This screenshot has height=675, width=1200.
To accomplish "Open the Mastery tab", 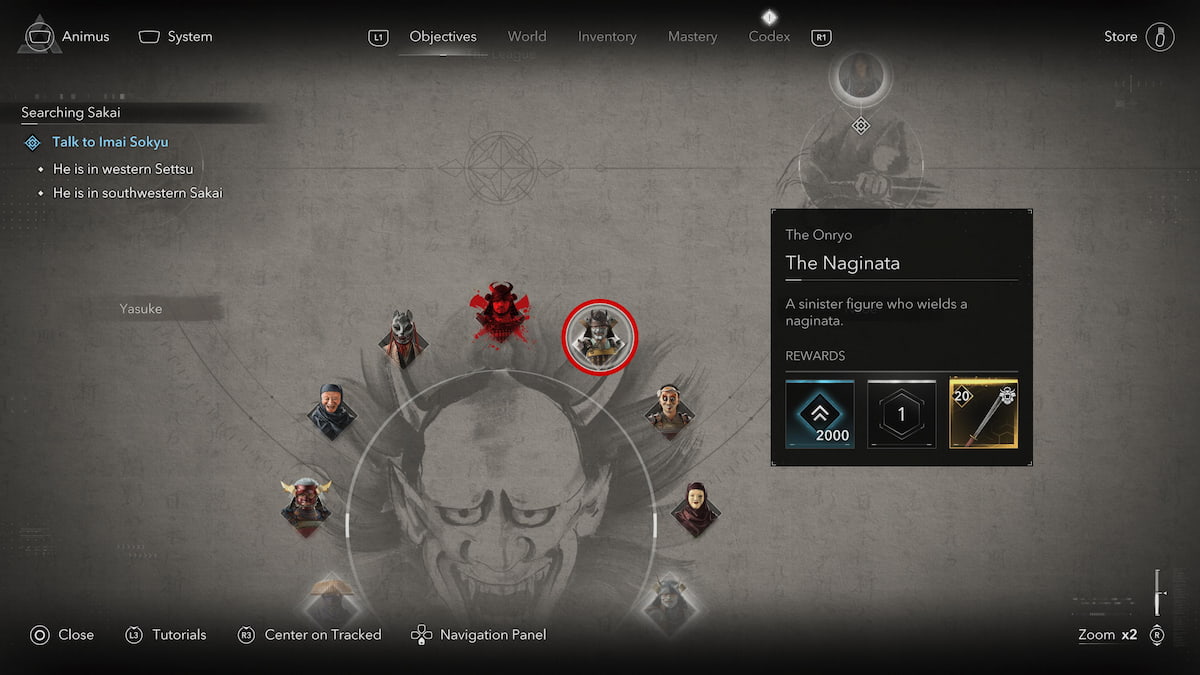I will [x=692, y=37].
